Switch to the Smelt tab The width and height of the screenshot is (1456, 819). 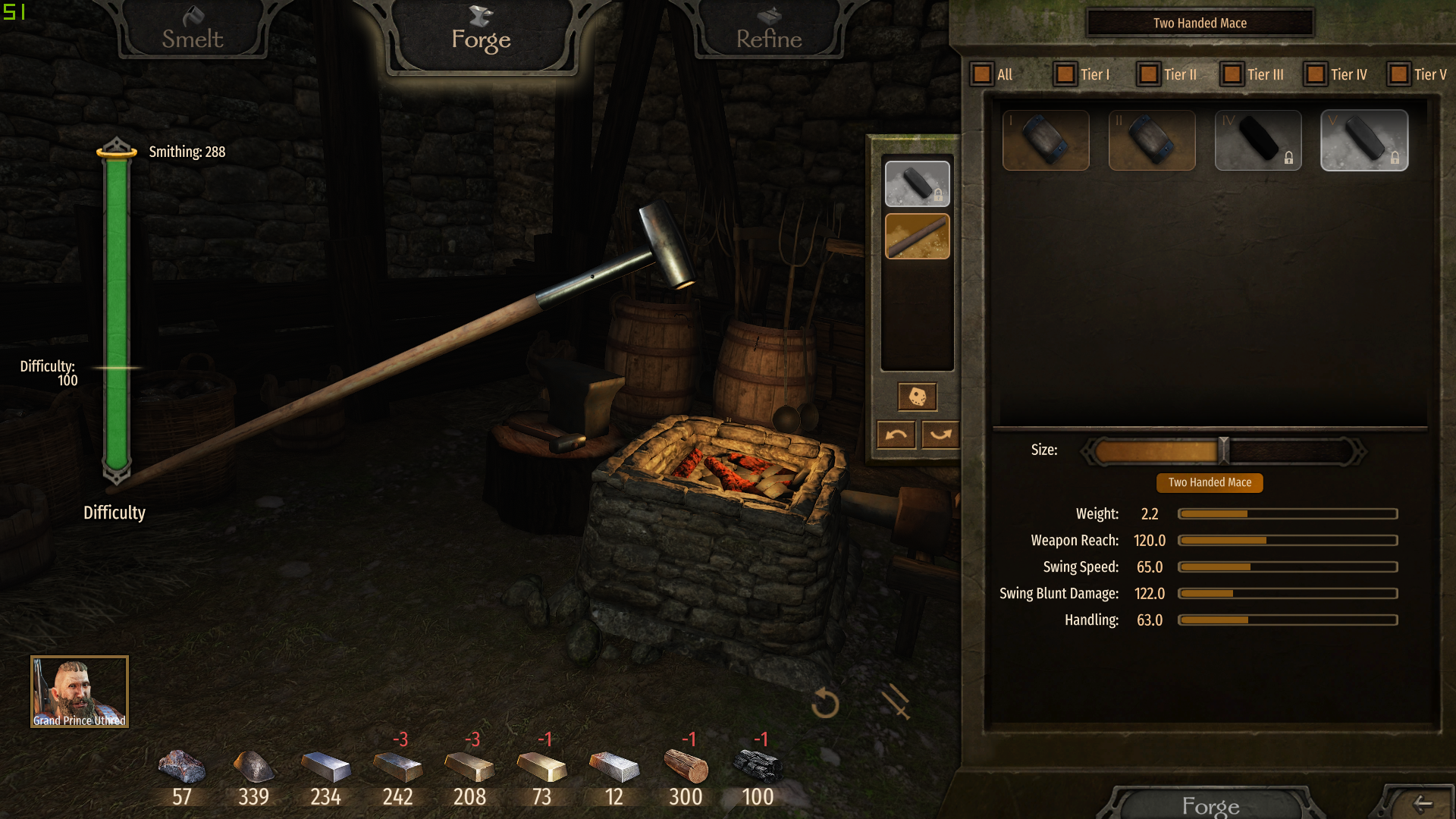193,34
